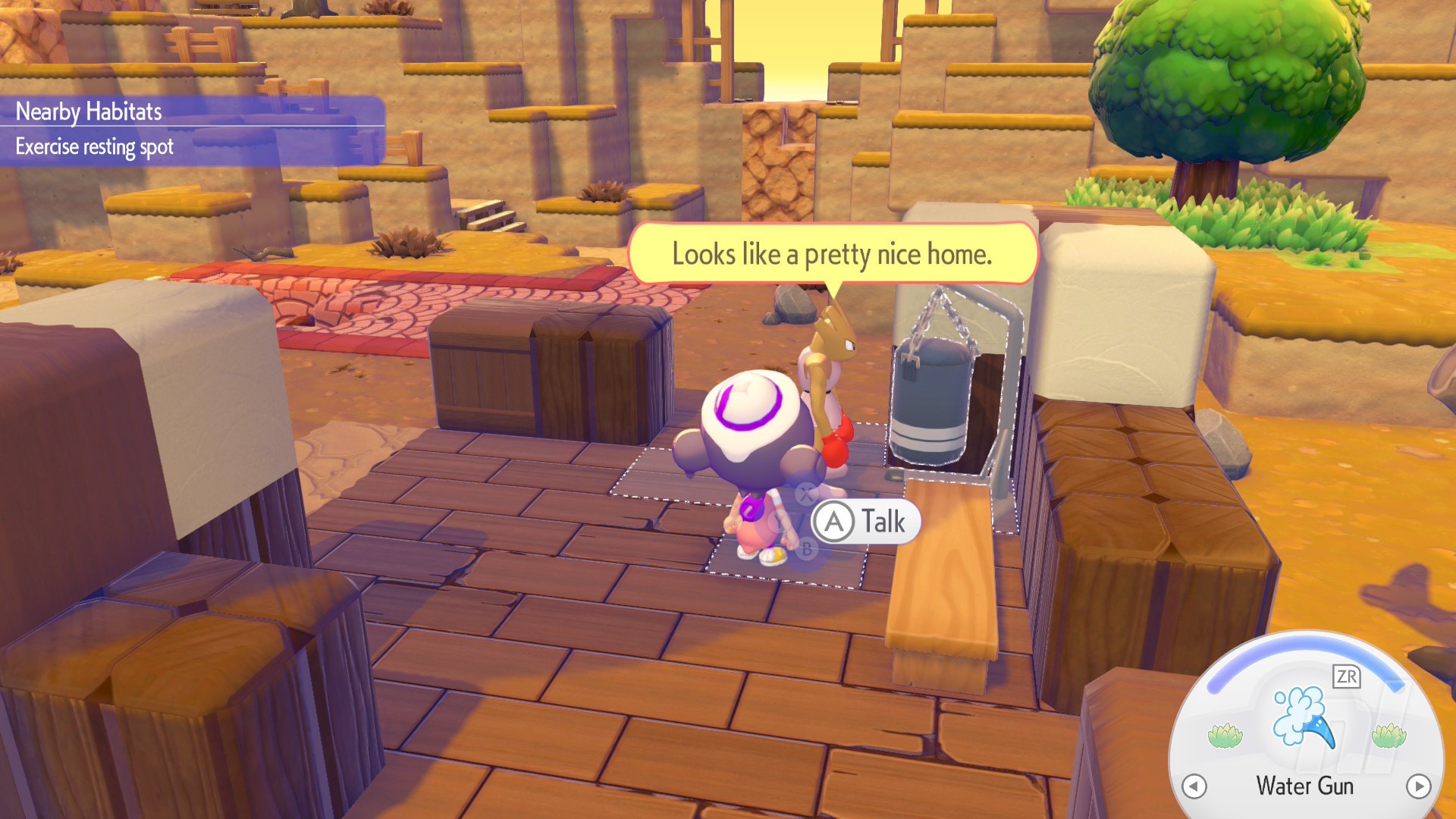The width and height of the screenshot is (1456, 819).
Task: Open the Nearby Habitats panel header
Action: [89, 111]
